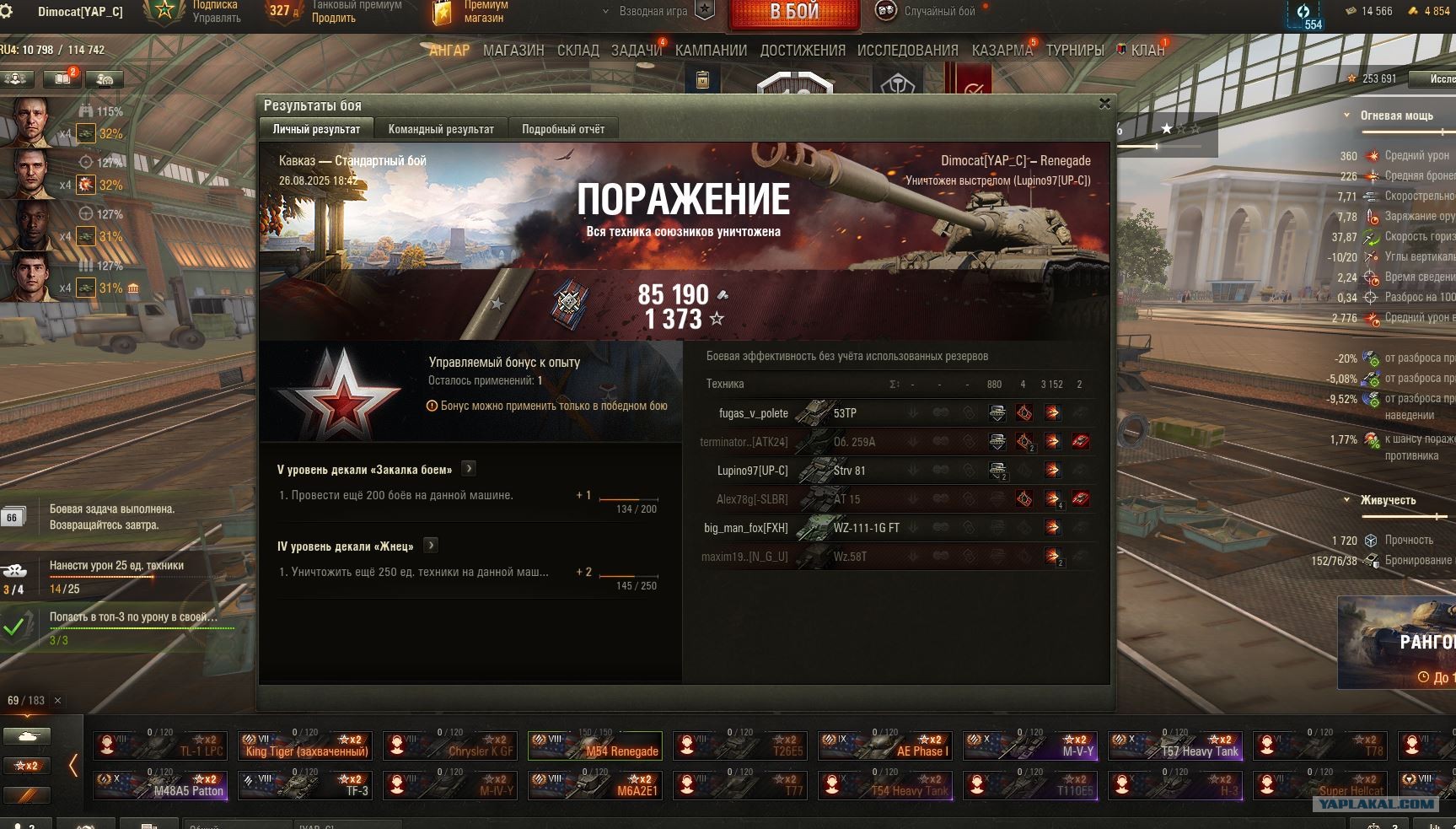Choose the King Tiger (захваченный) tank

[305, 746]
